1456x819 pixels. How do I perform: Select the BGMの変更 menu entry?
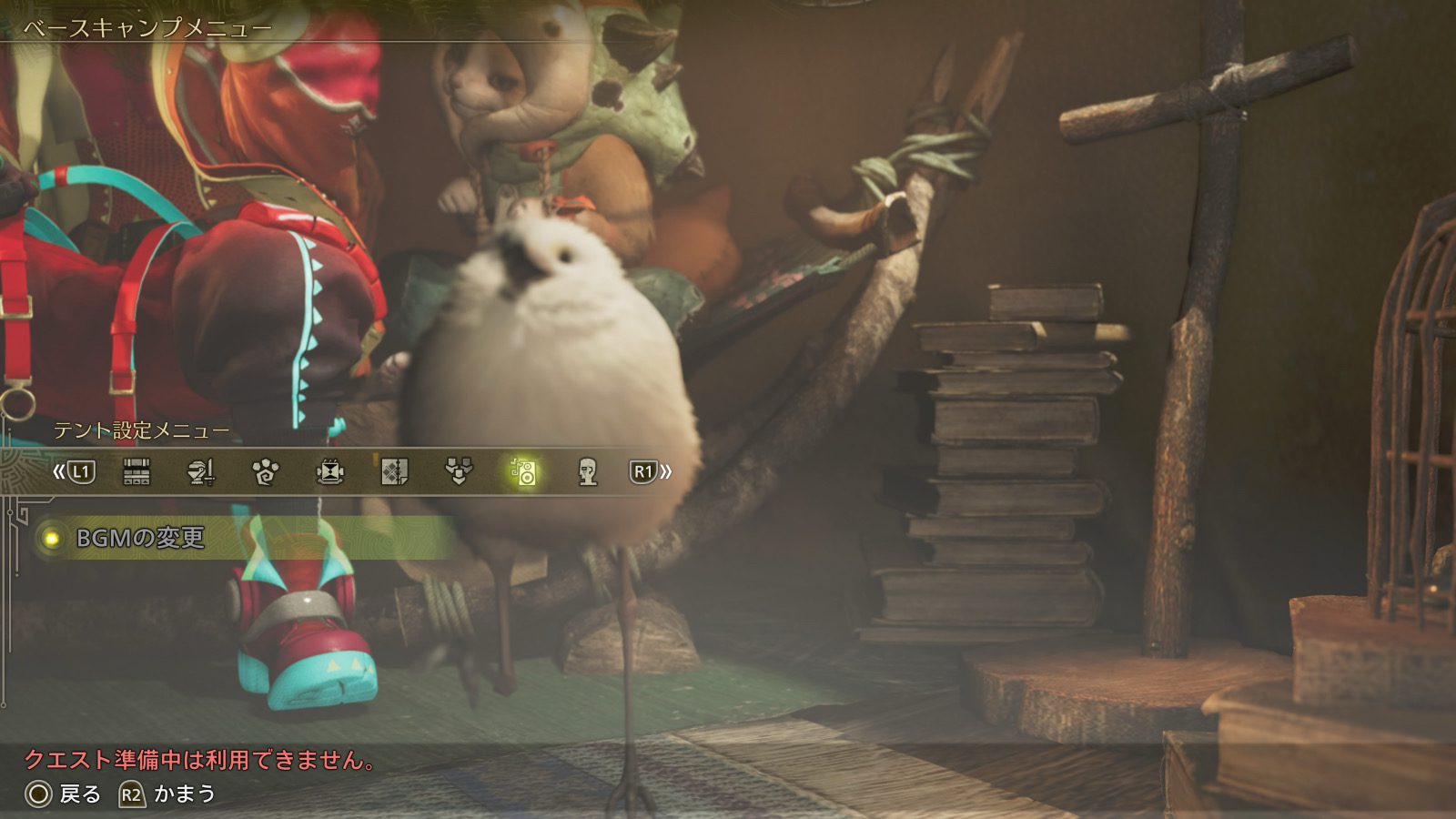point(141,538)
